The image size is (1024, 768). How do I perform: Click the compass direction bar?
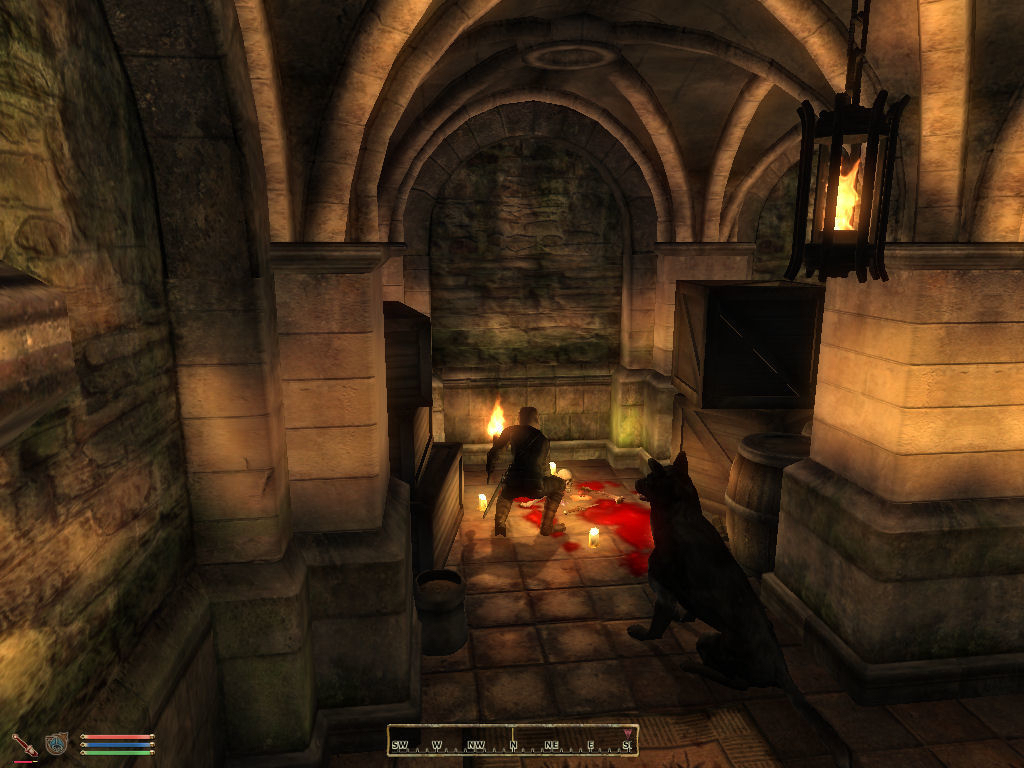pyautogui.click(x=512, y=741)
